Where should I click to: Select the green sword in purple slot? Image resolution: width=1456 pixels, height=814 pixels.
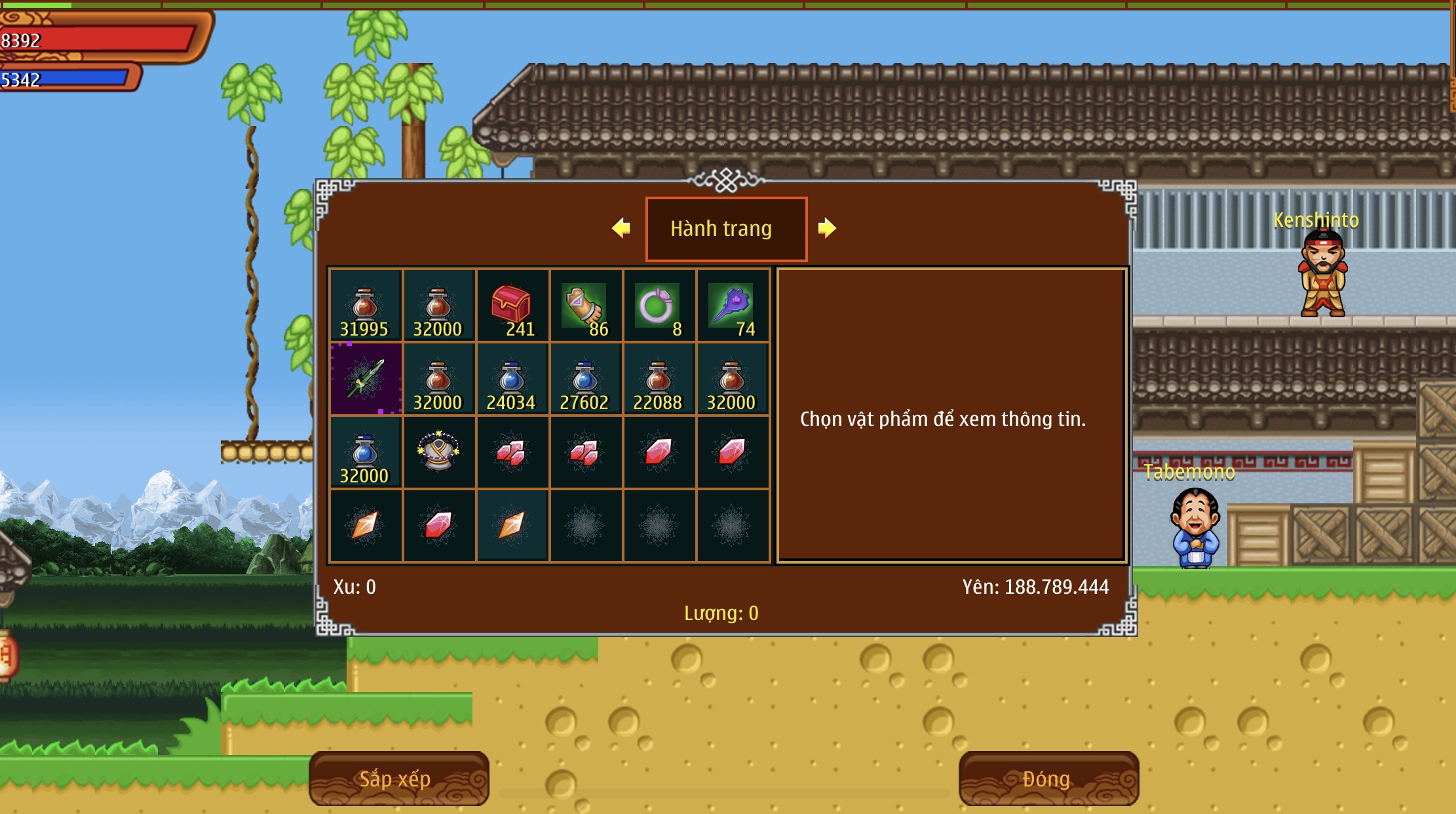click(x=366, y=379)
